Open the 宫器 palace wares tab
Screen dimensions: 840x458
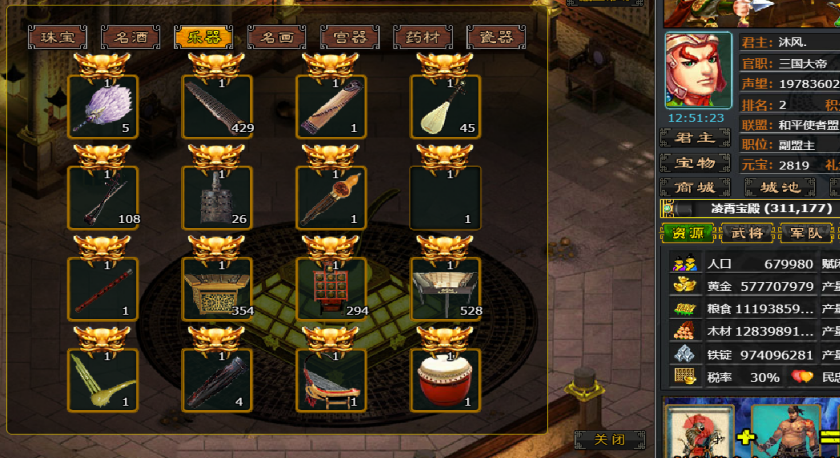(350, 38)
